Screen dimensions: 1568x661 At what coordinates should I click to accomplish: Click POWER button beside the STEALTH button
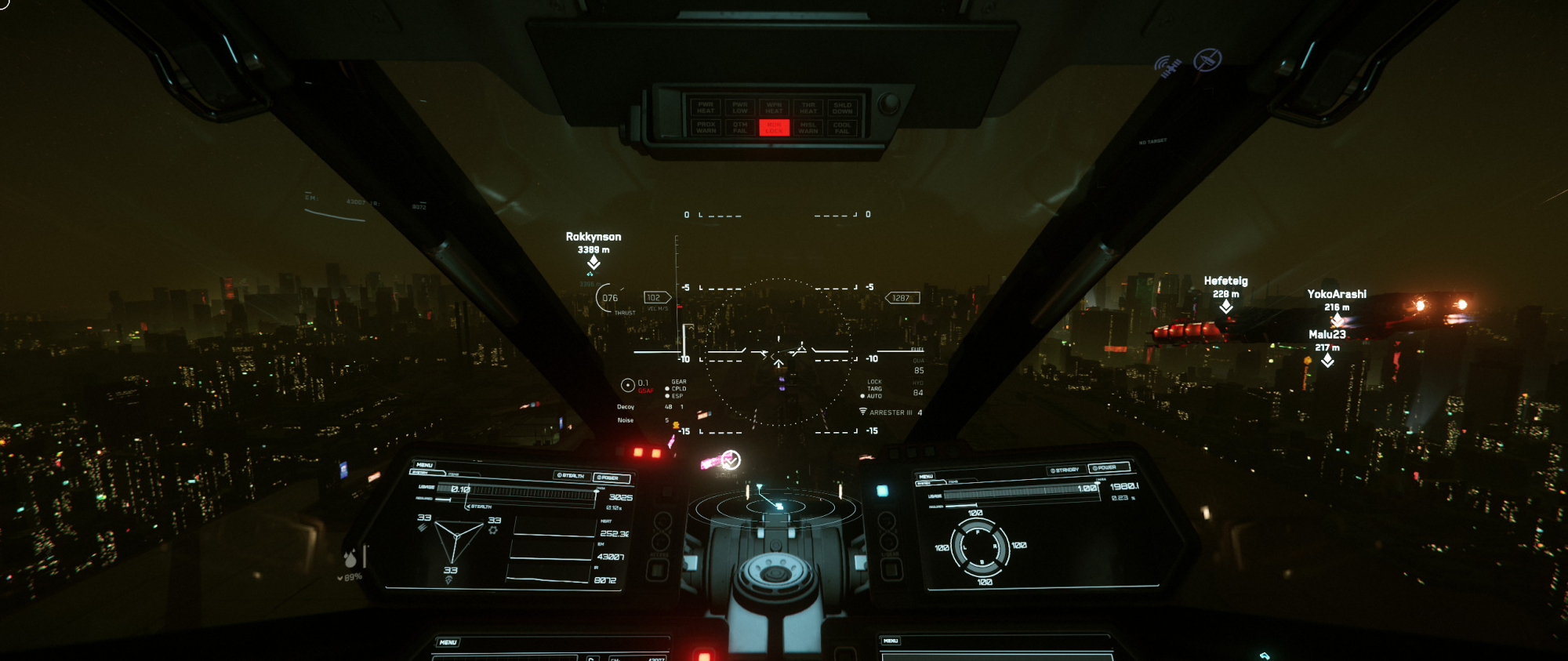pyautogui.click(x=612, y=478)
